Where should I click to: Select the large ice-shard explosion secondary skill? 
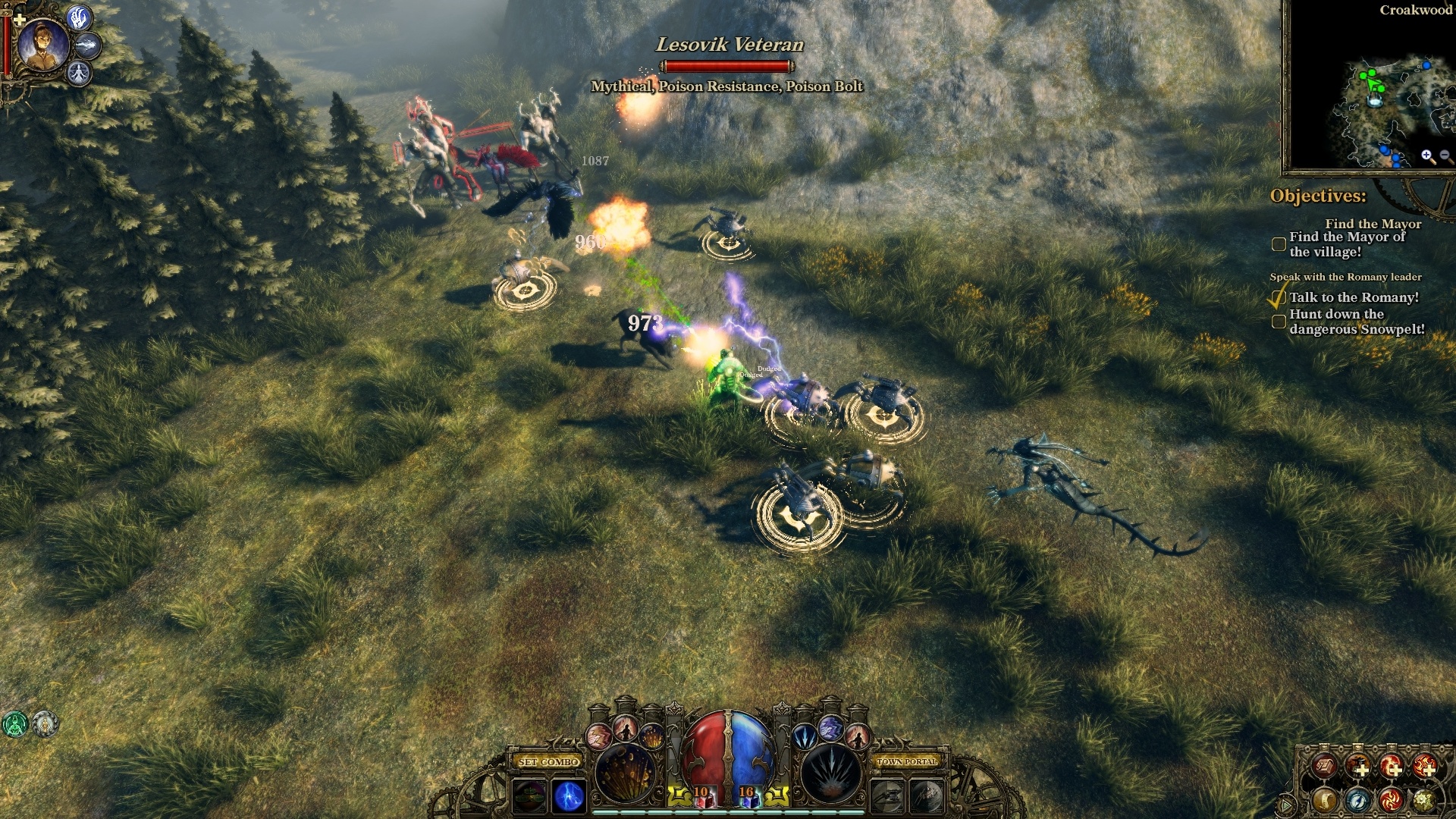tap(831, 772)
